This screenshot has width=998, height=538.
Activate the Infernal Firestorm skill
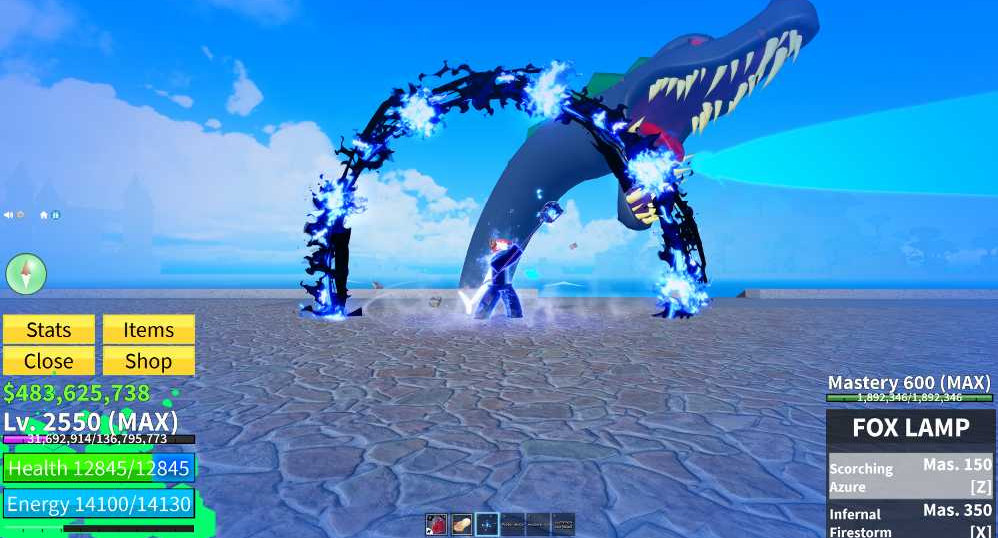tap(910, 521)
